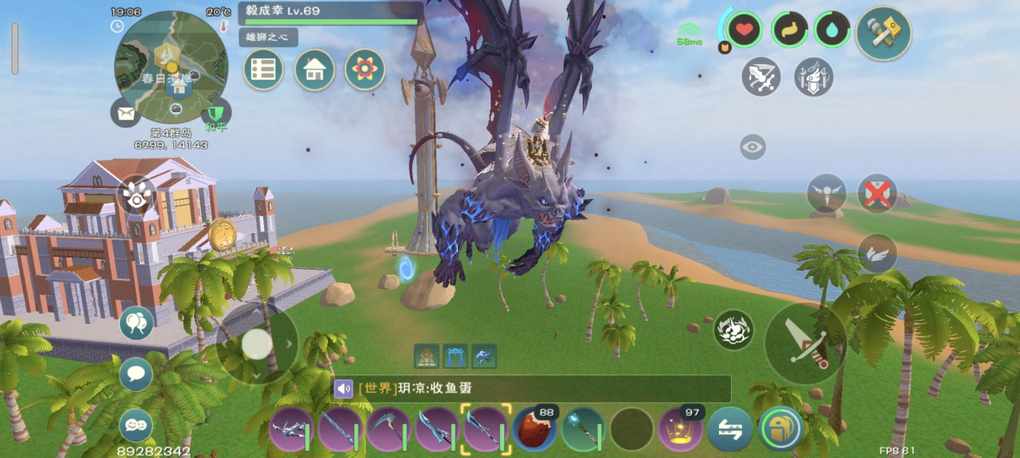Screen dimensions: 1020x458
Task: Tap the balloons icon button
Action: click(x=136, y=324)
